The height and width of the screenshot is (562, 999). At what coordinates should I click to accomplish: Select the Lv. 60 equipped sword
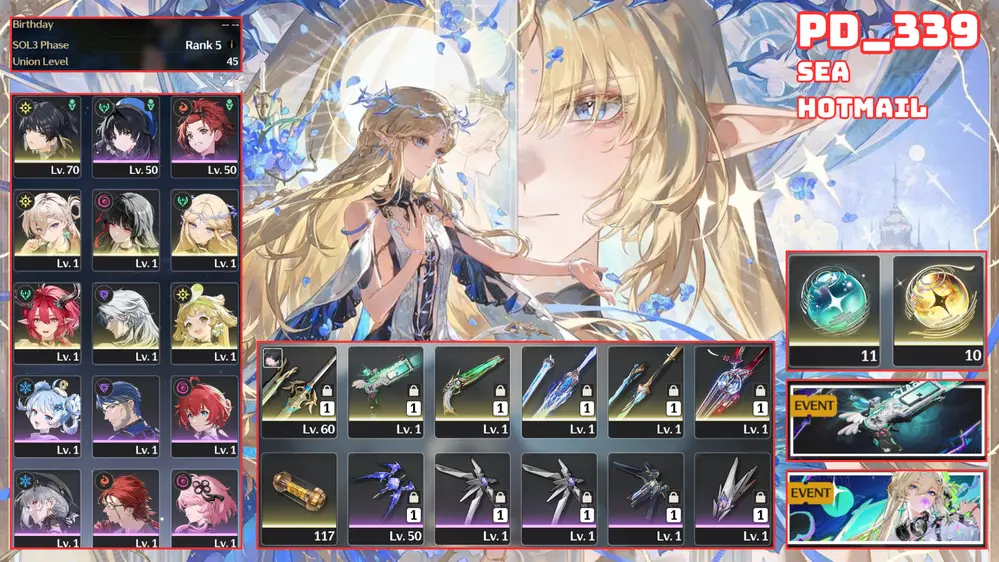coord(298,392)
